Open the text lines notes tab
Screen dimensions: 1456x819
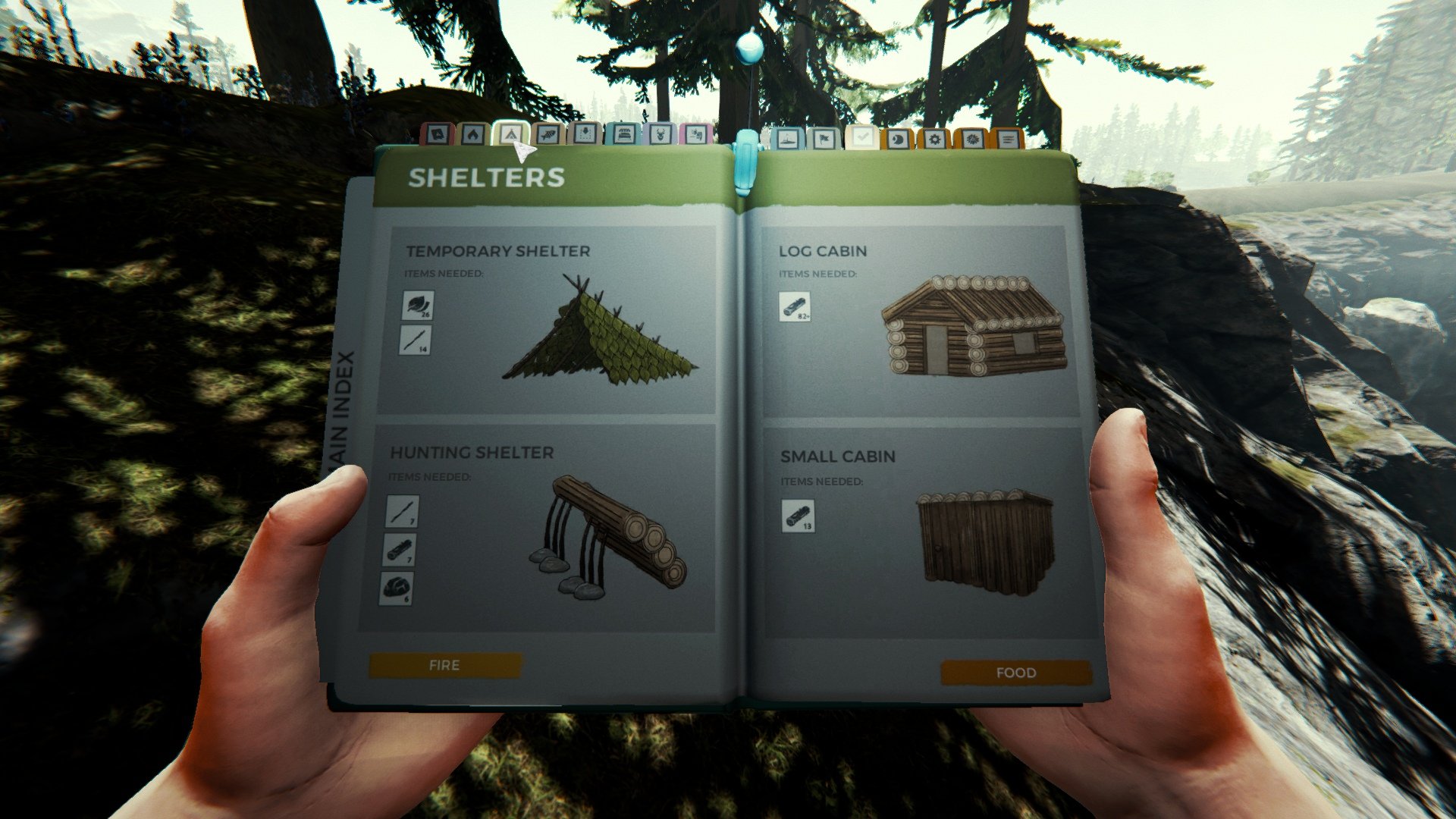(x=1007, y=140)
